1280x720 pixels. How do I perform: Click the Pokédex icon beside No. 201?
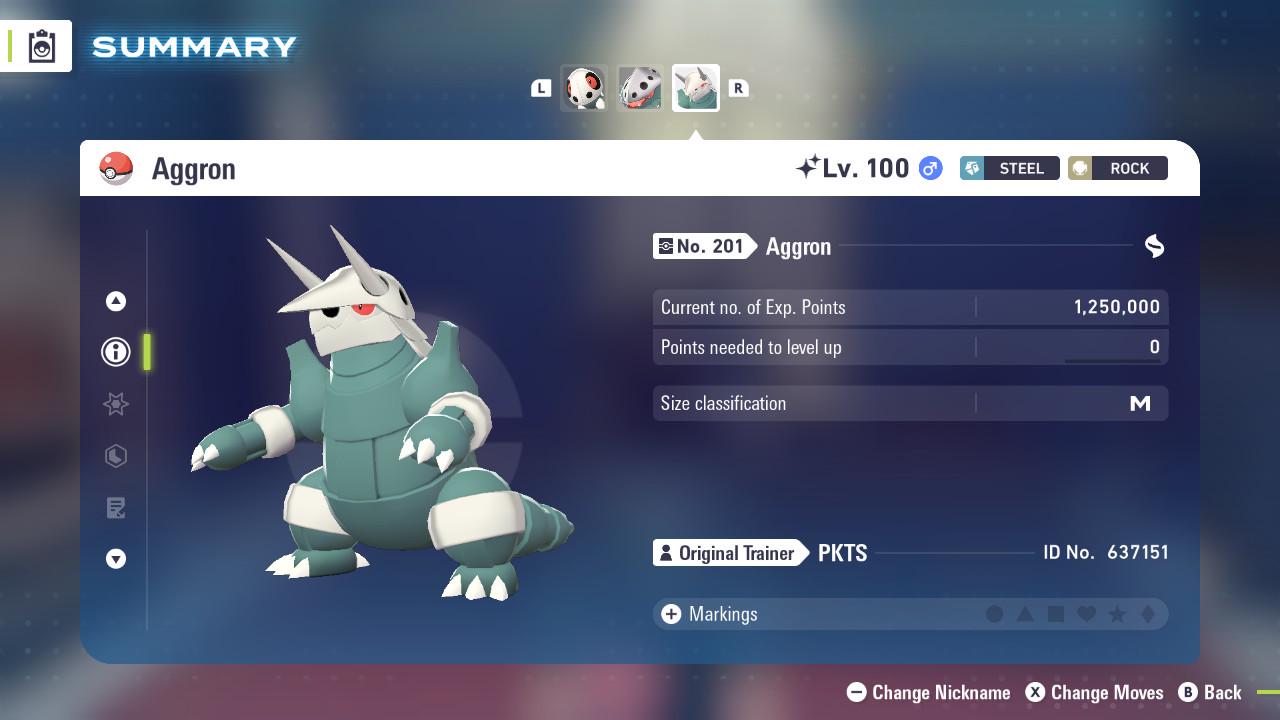(666, 246)
